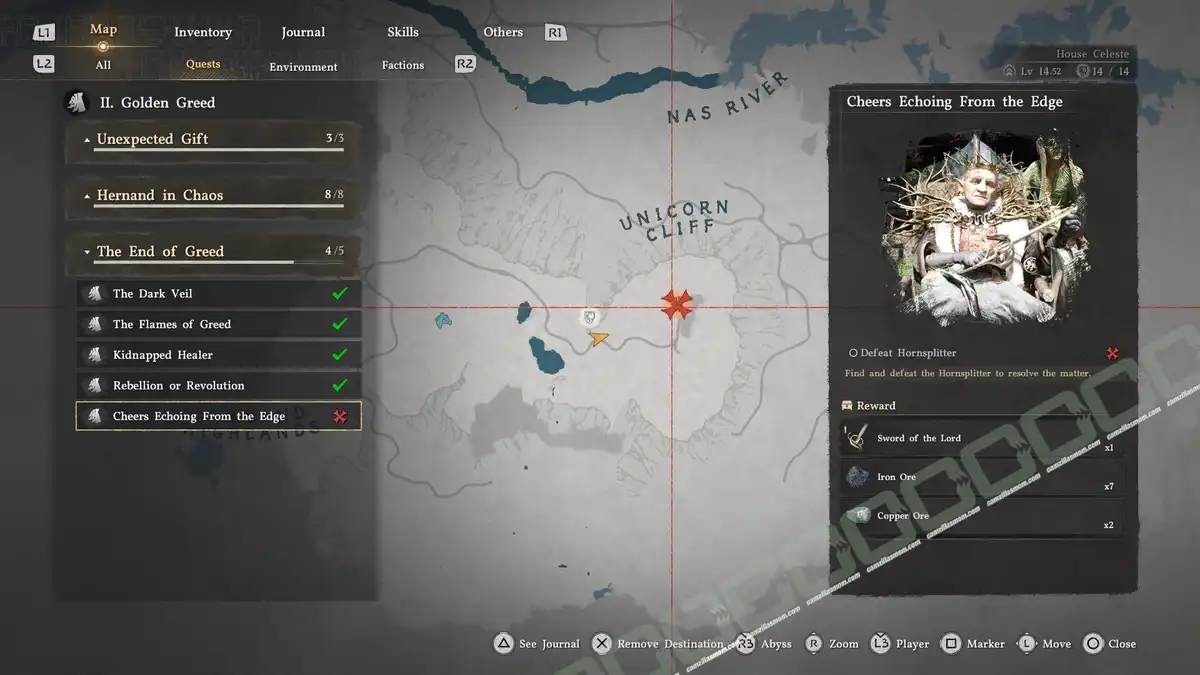Select Rebellion or Revolution quest

coord(218,386)
